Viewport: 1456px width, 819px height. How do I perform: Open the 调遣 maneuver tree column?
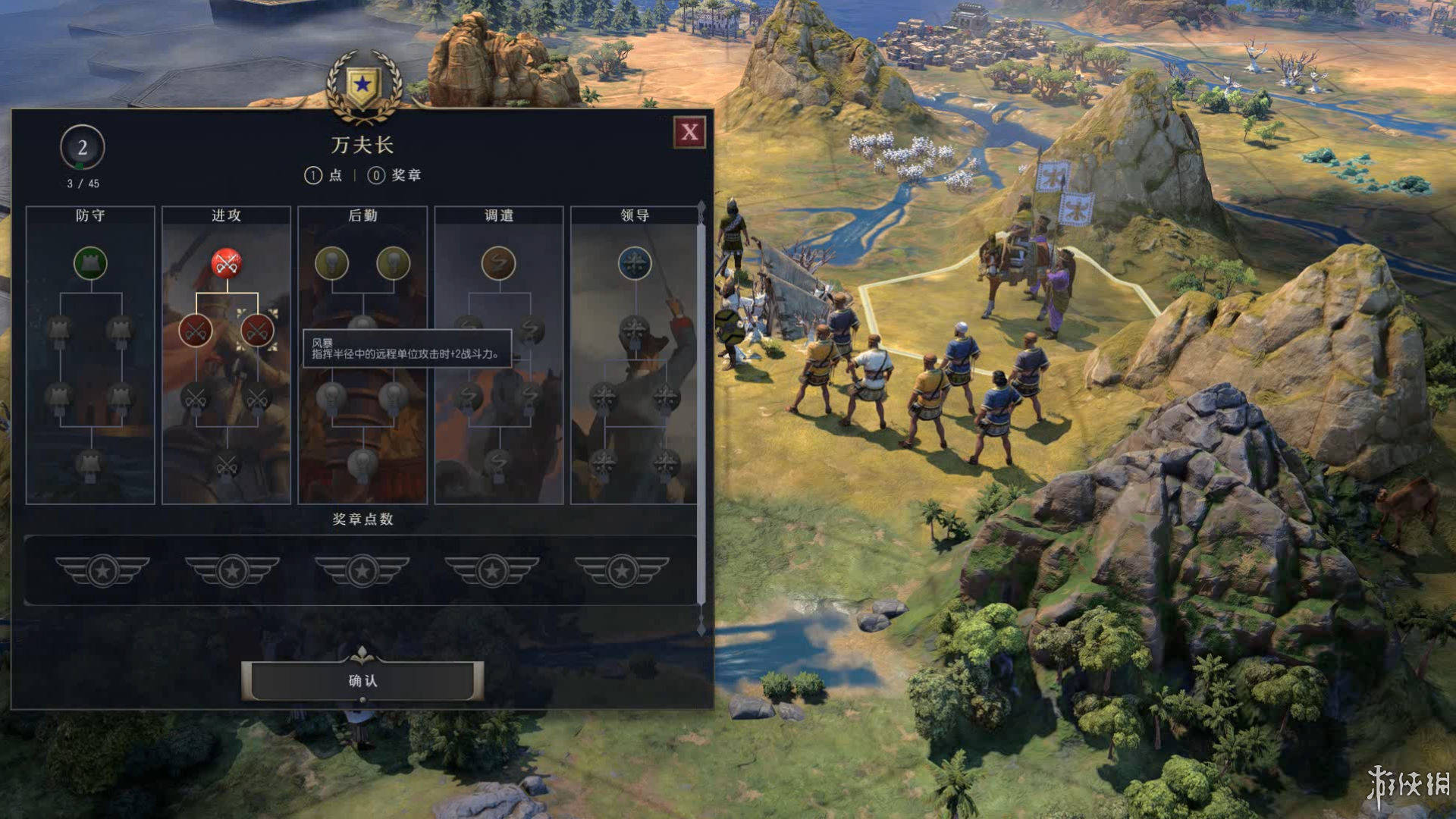point(498,215)
